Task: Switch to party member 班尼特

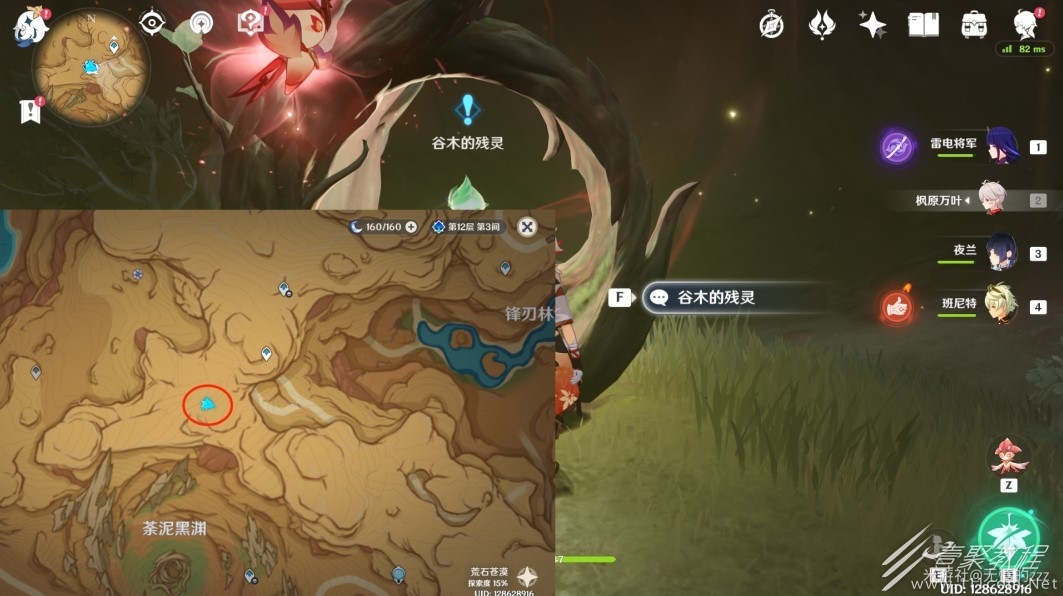Action: 1001,306
